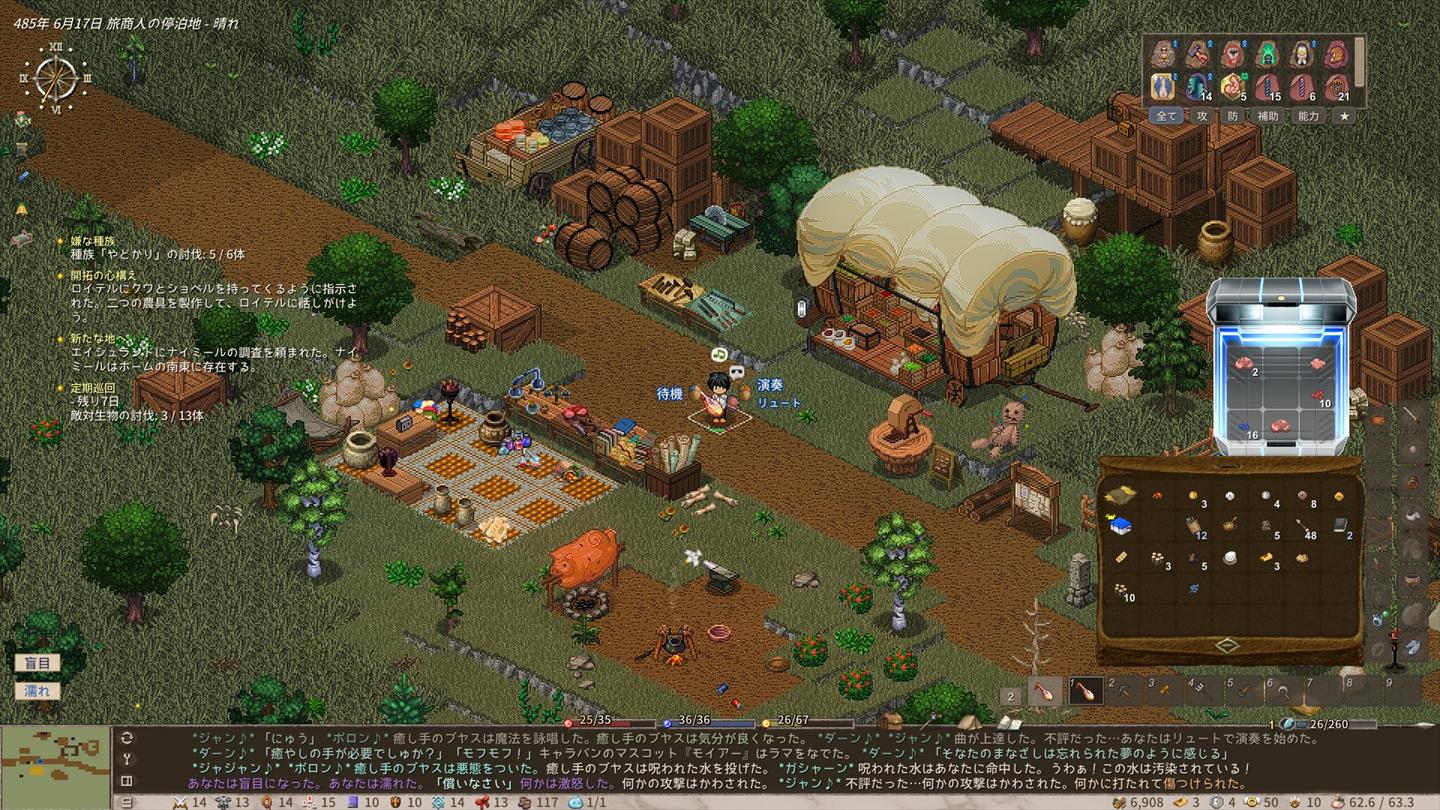This screenshot has width=1440, height=810.
Task: Choose the pickaxe in hotbar slot 2
Action: pyautogui.click(x=1126, y=691)
